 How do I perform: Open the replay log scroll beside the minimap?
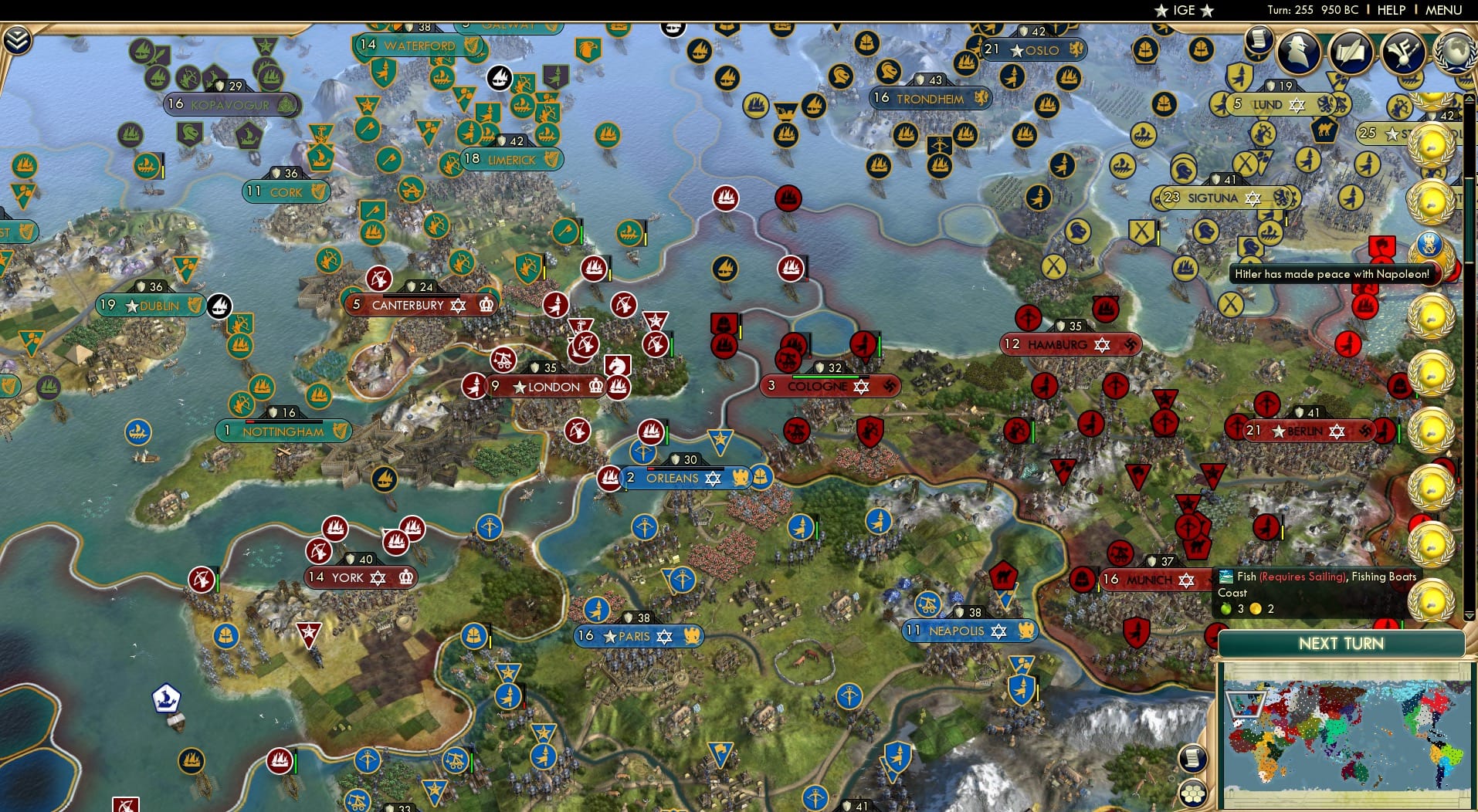pos(1193,758)
